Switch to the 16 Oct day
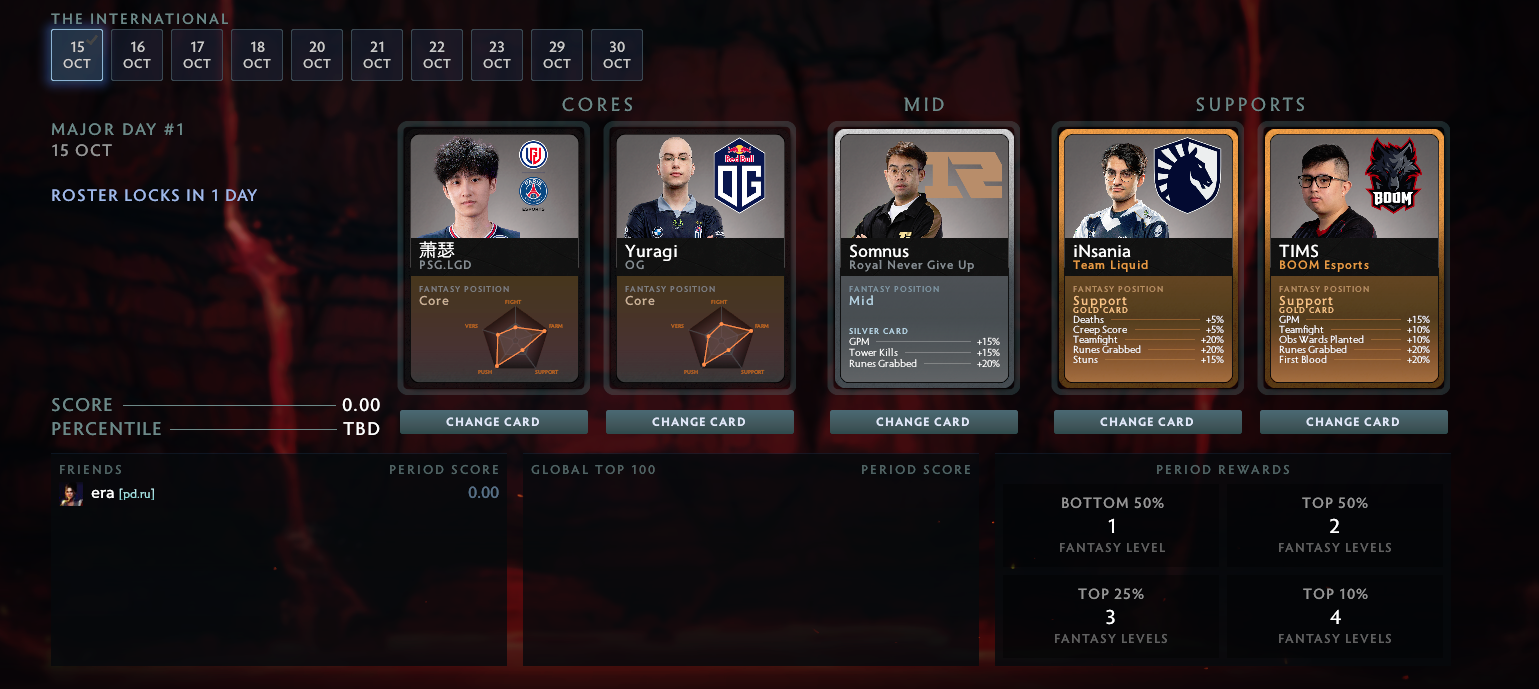 click(137, 55)
